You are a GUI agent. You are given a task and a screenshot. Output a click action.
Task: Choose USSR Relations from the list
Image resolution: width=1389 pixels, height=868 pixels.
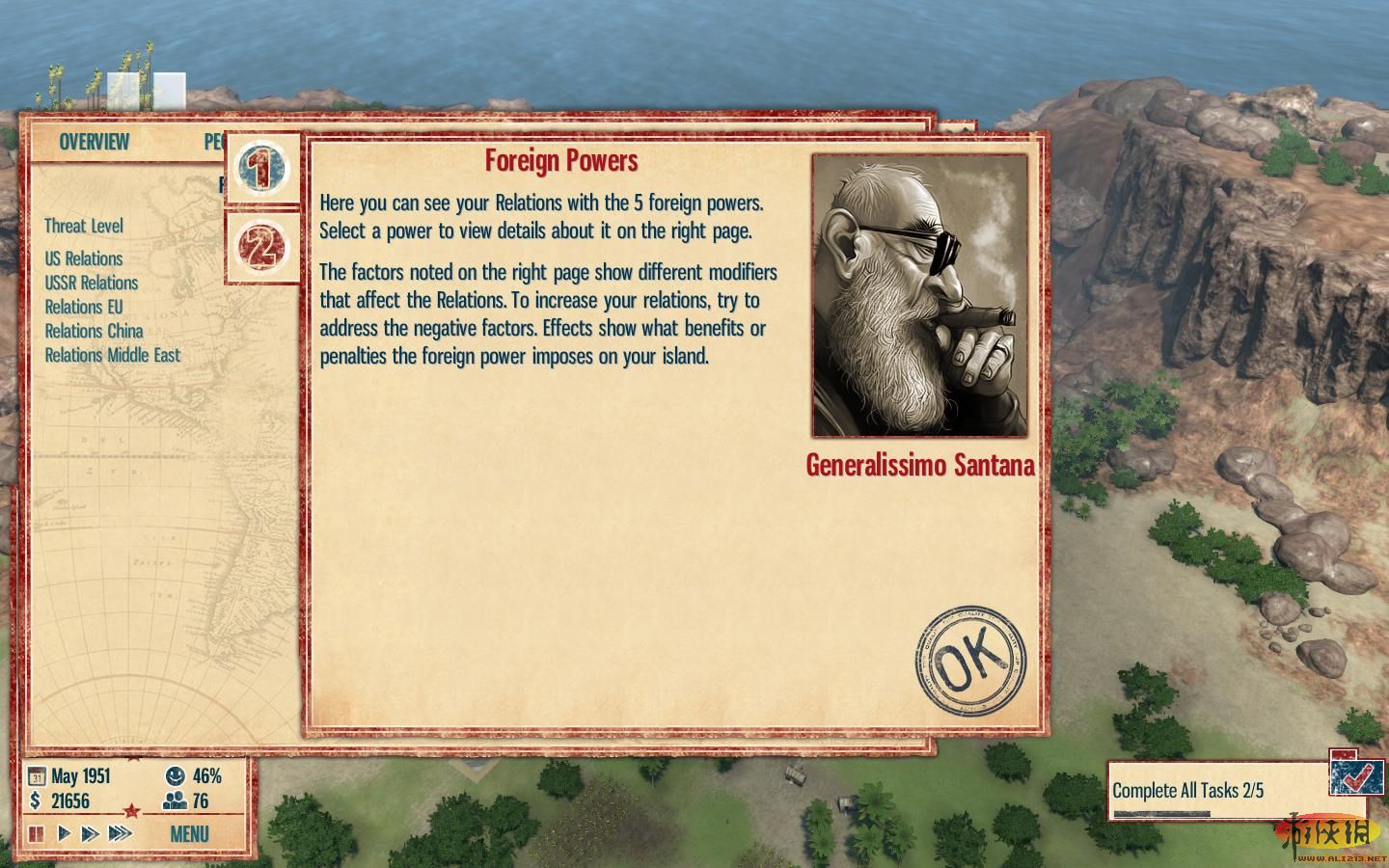(x=92, y=283)
